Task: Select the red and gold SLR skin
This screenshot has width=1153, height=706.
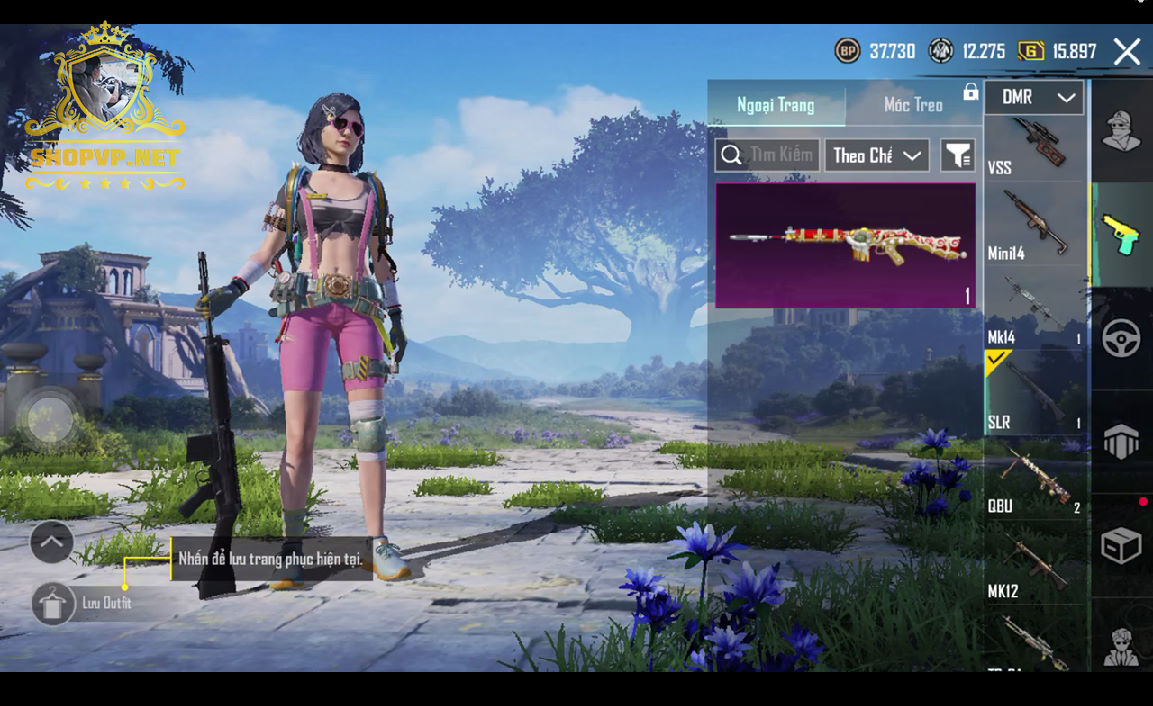Action: 845,245
